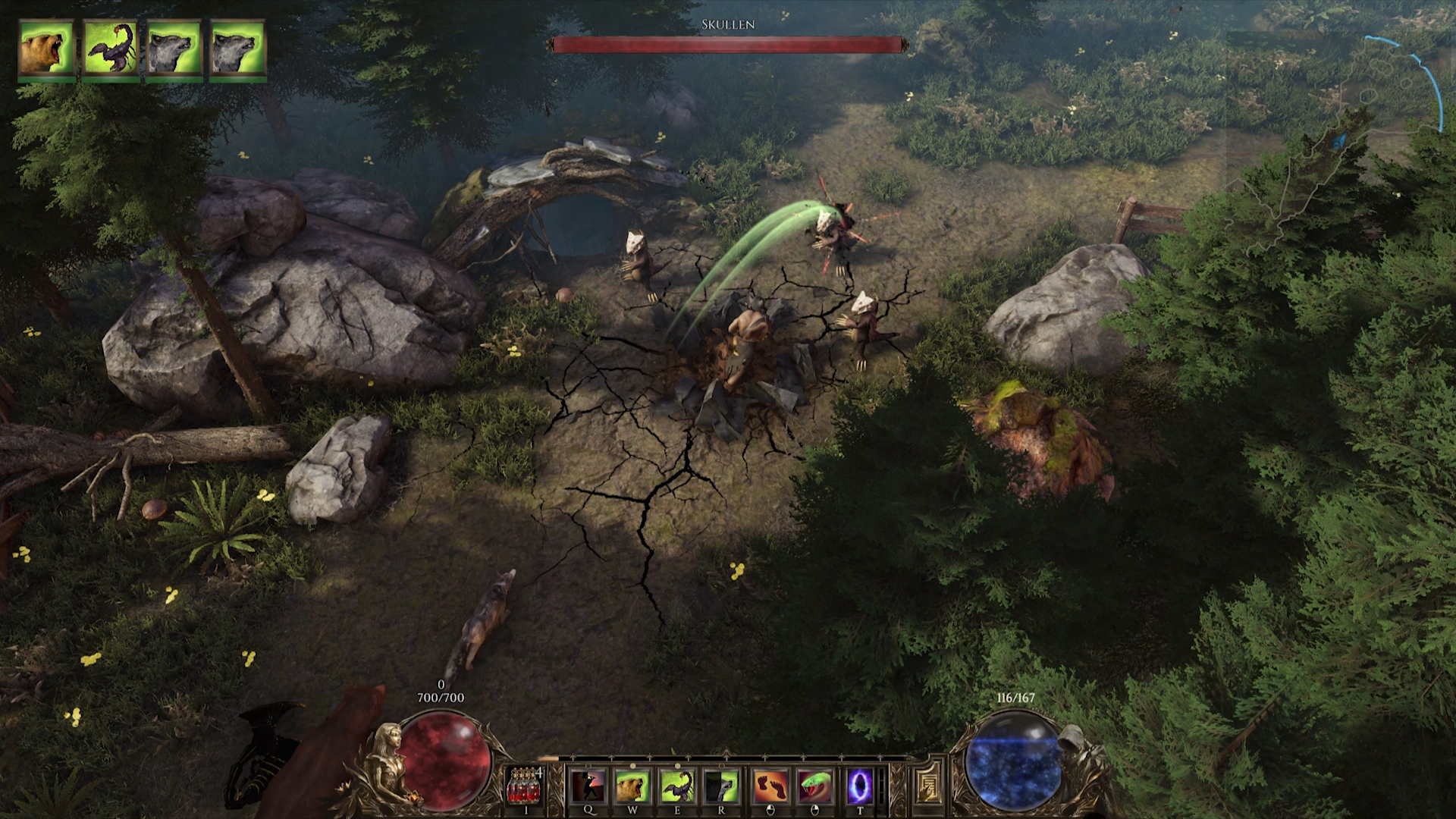Activate the silhouetted hat figure skill
The image size is (1456, 819).
point(588,786)
